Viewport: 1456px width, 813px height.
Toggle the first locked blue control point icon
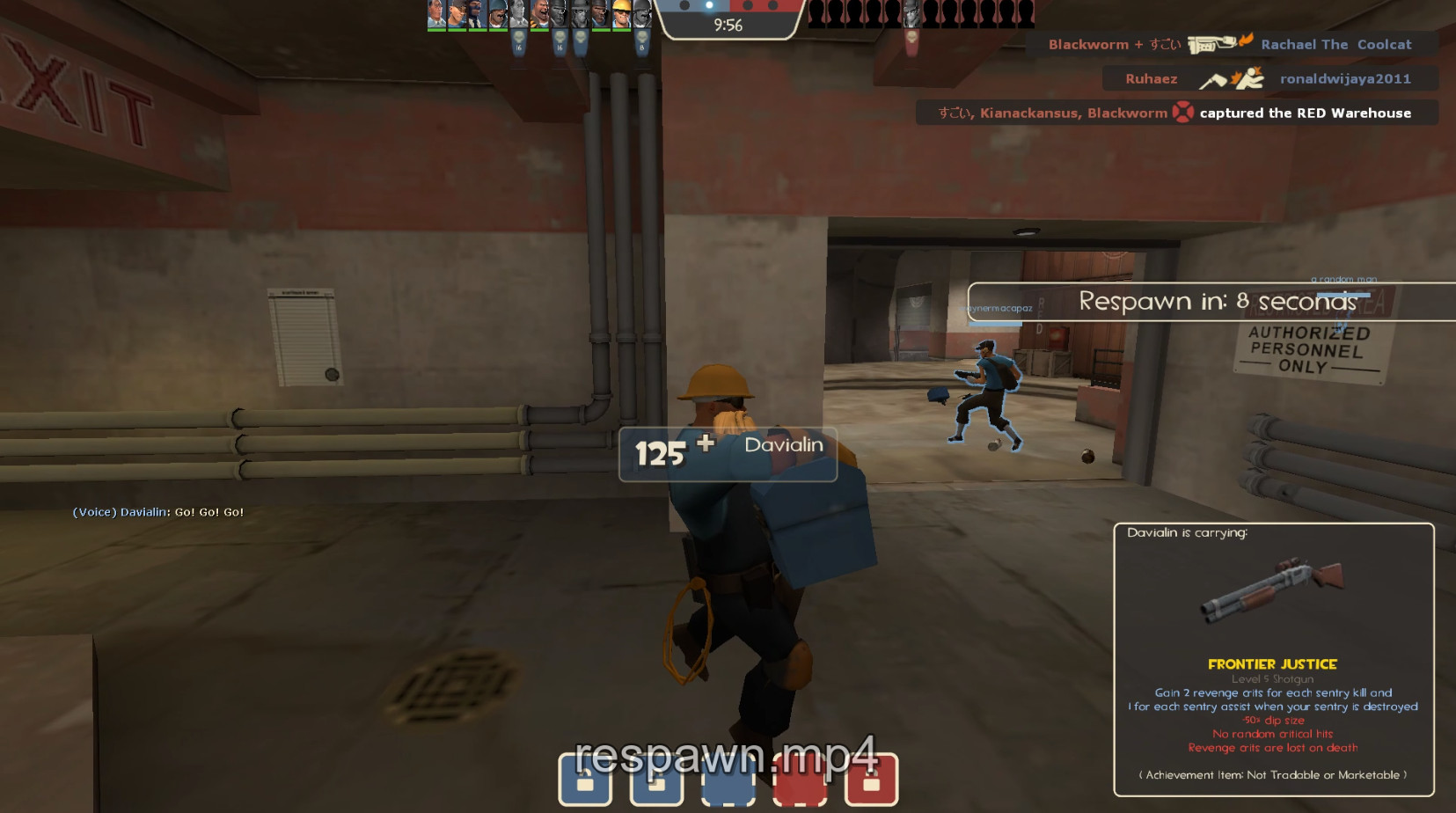[587, 780]
